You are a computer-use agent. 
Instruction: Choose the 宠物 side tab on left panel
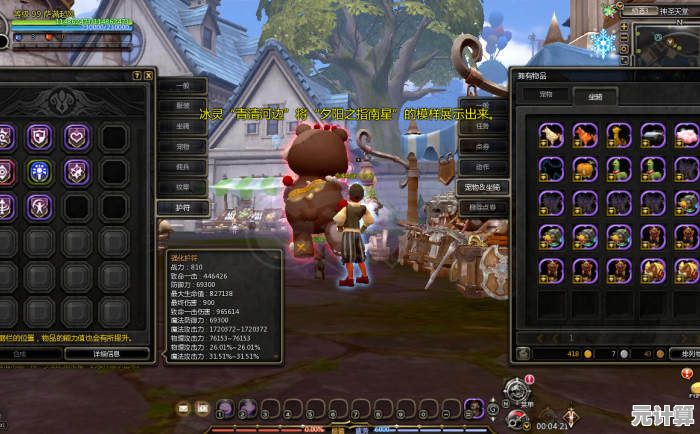(182, 146)
